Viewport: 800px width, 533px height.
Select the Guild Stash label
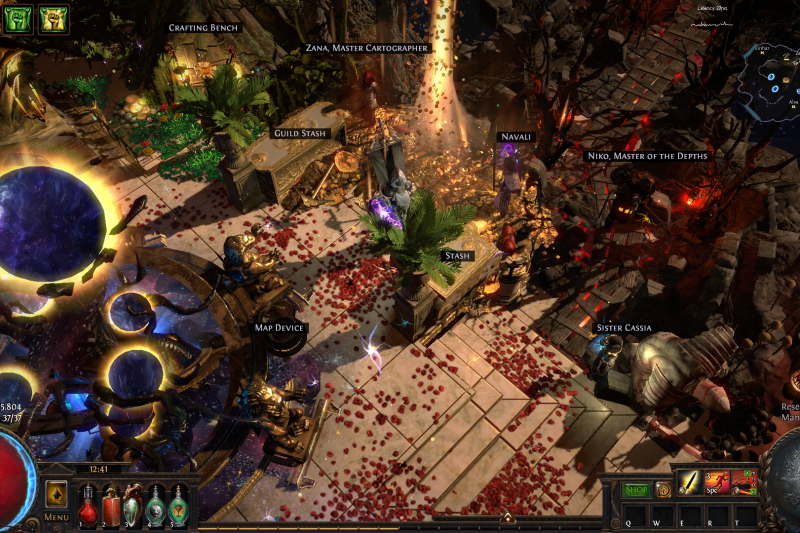tap(300, 133)
